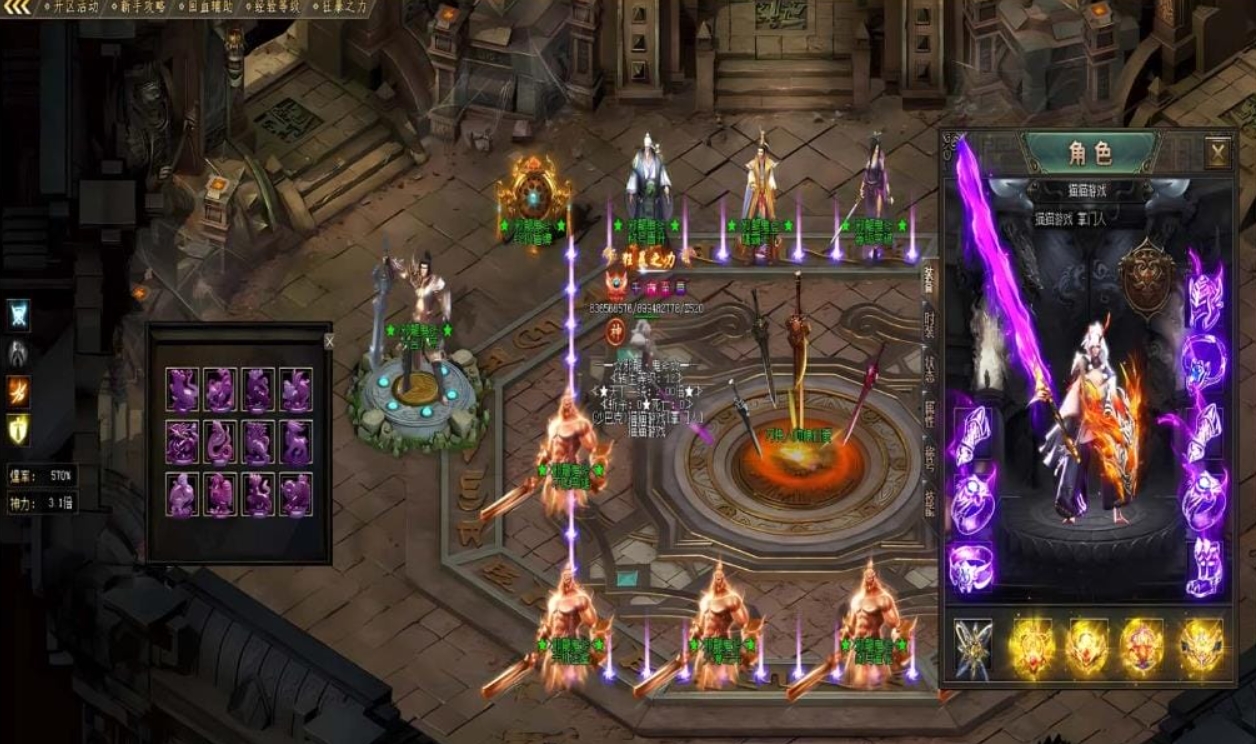The width and height of the screenshot is (1256, 744).
Task: Select the purple necklace equipment slot
Action: pos(1204,357)
